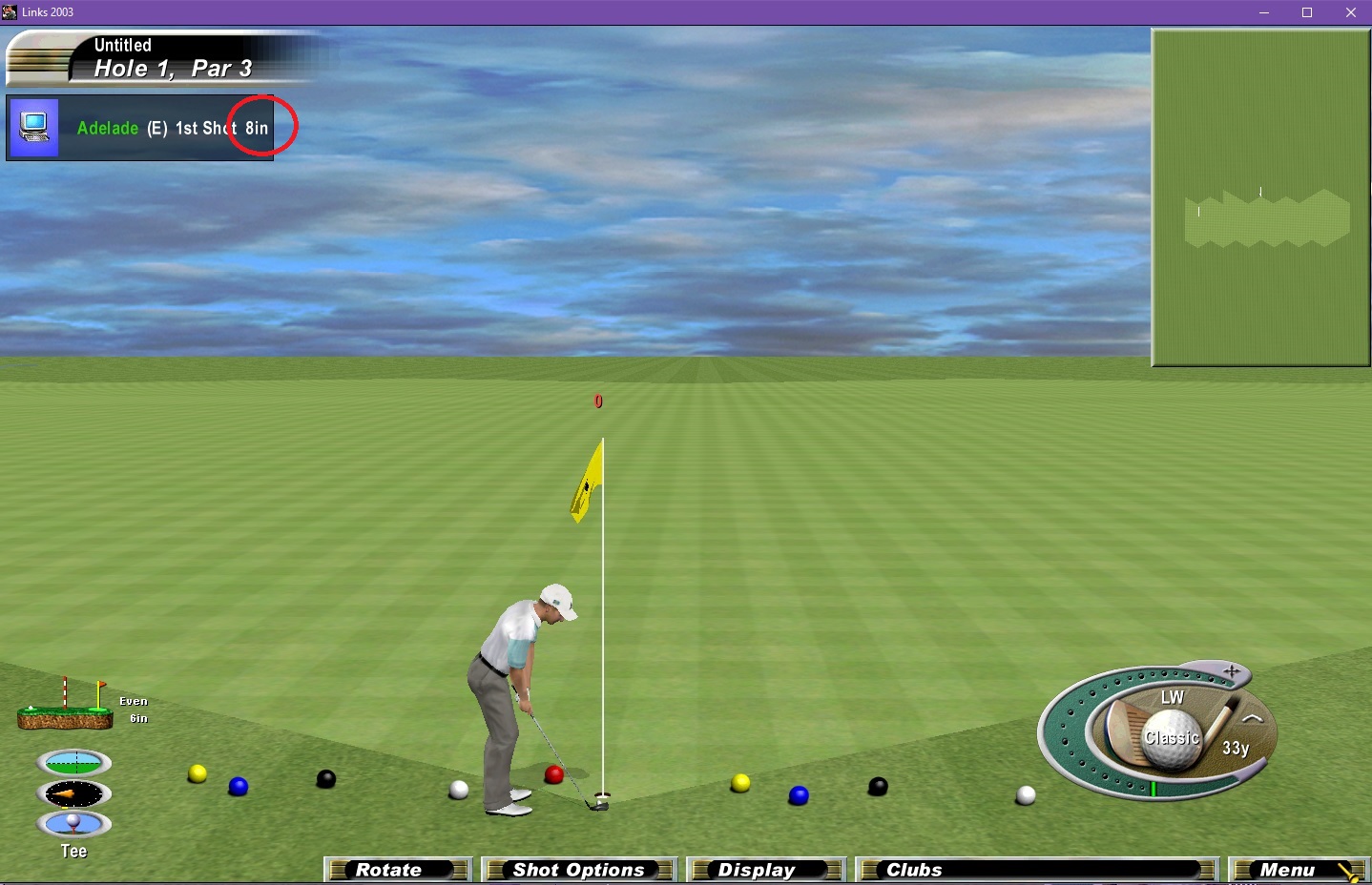This screenshot has height=885, width=1372.
Task: Click the hole elevation profile icon
Action: pos(64,707)
